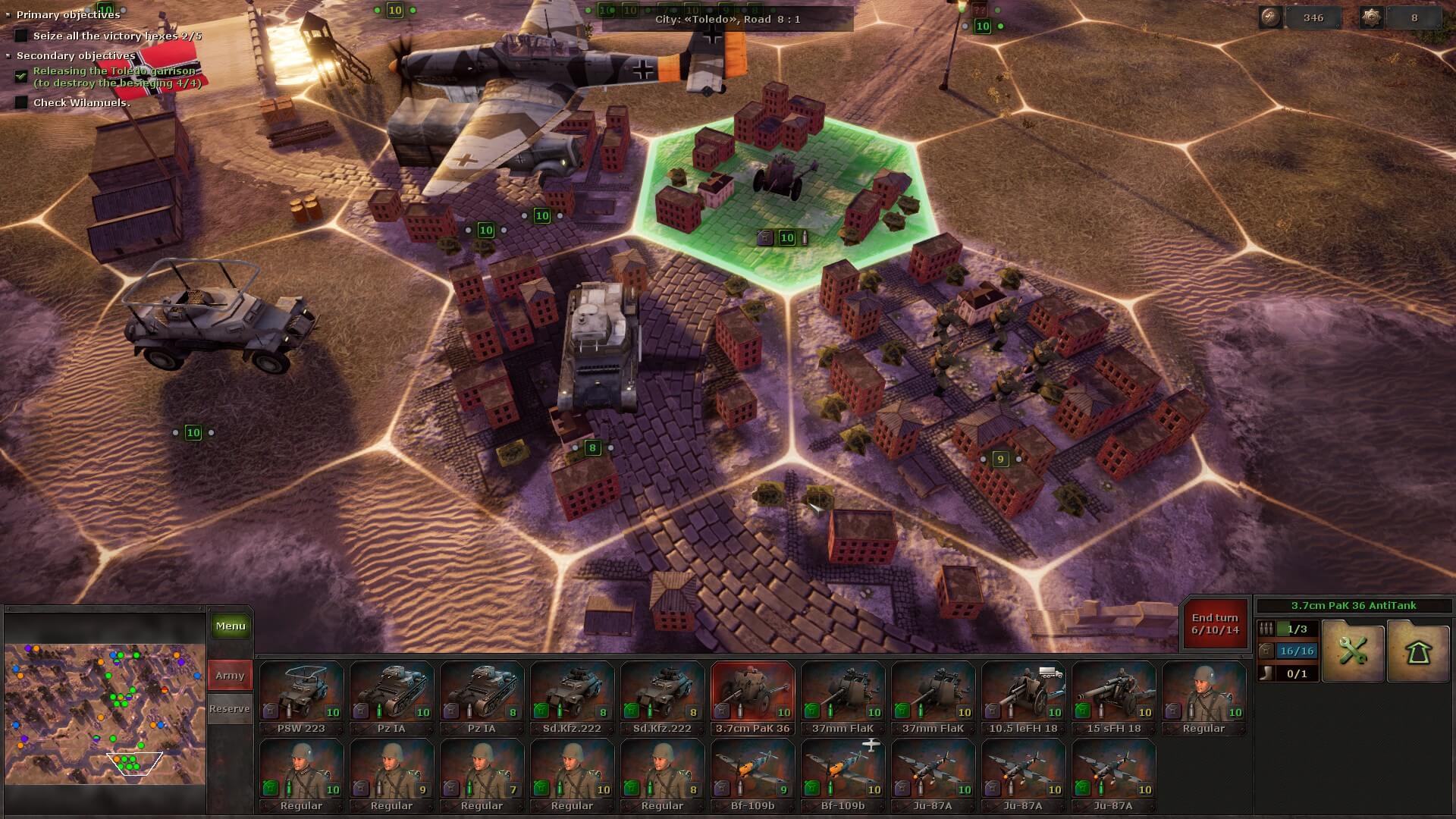This screenshot has width=1456, height=819.
Task: Switch to the Reserve tab
Action: tap(230, 708)
